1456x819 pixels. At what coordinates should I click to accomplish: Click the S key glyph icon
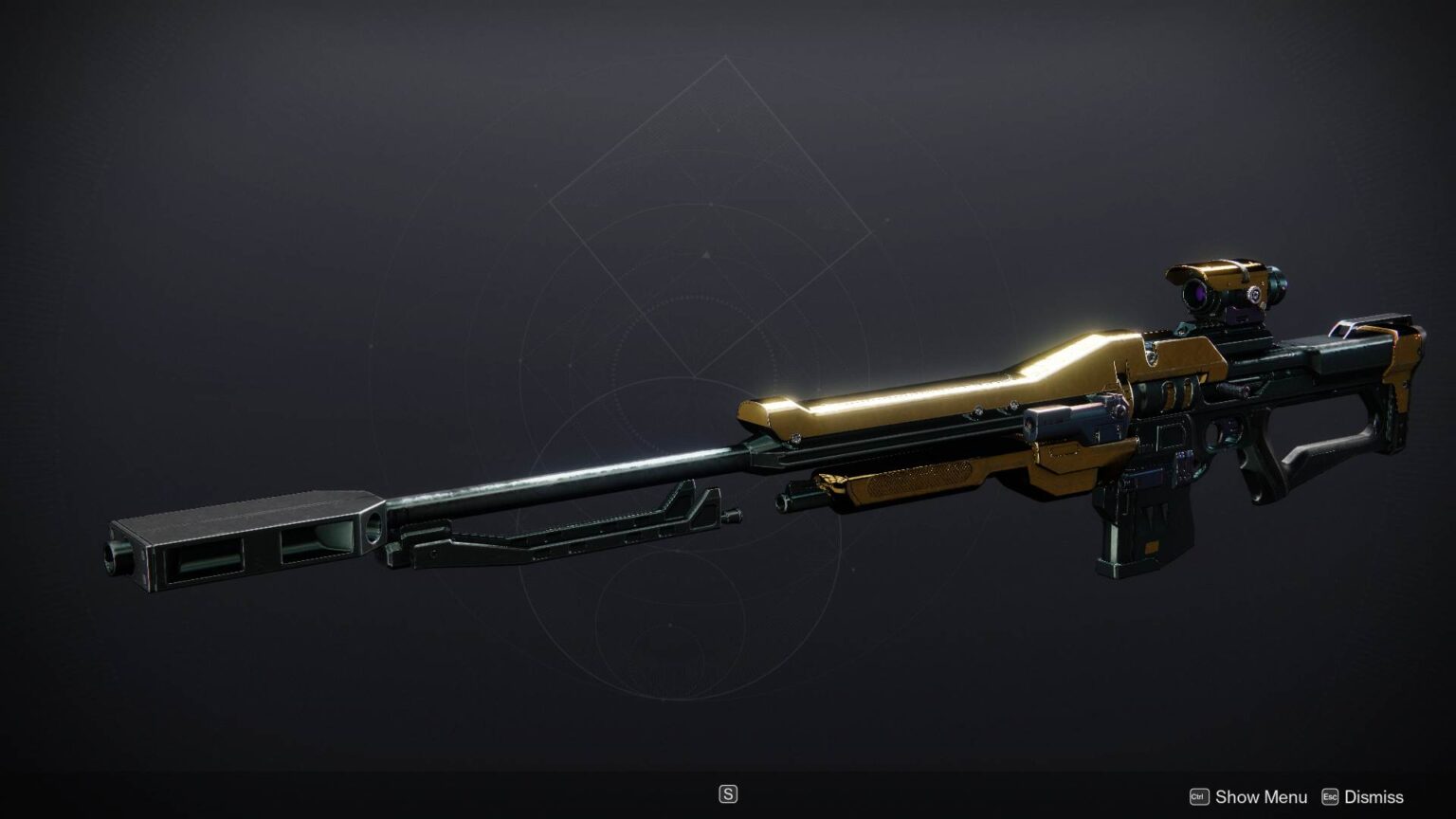728,793
